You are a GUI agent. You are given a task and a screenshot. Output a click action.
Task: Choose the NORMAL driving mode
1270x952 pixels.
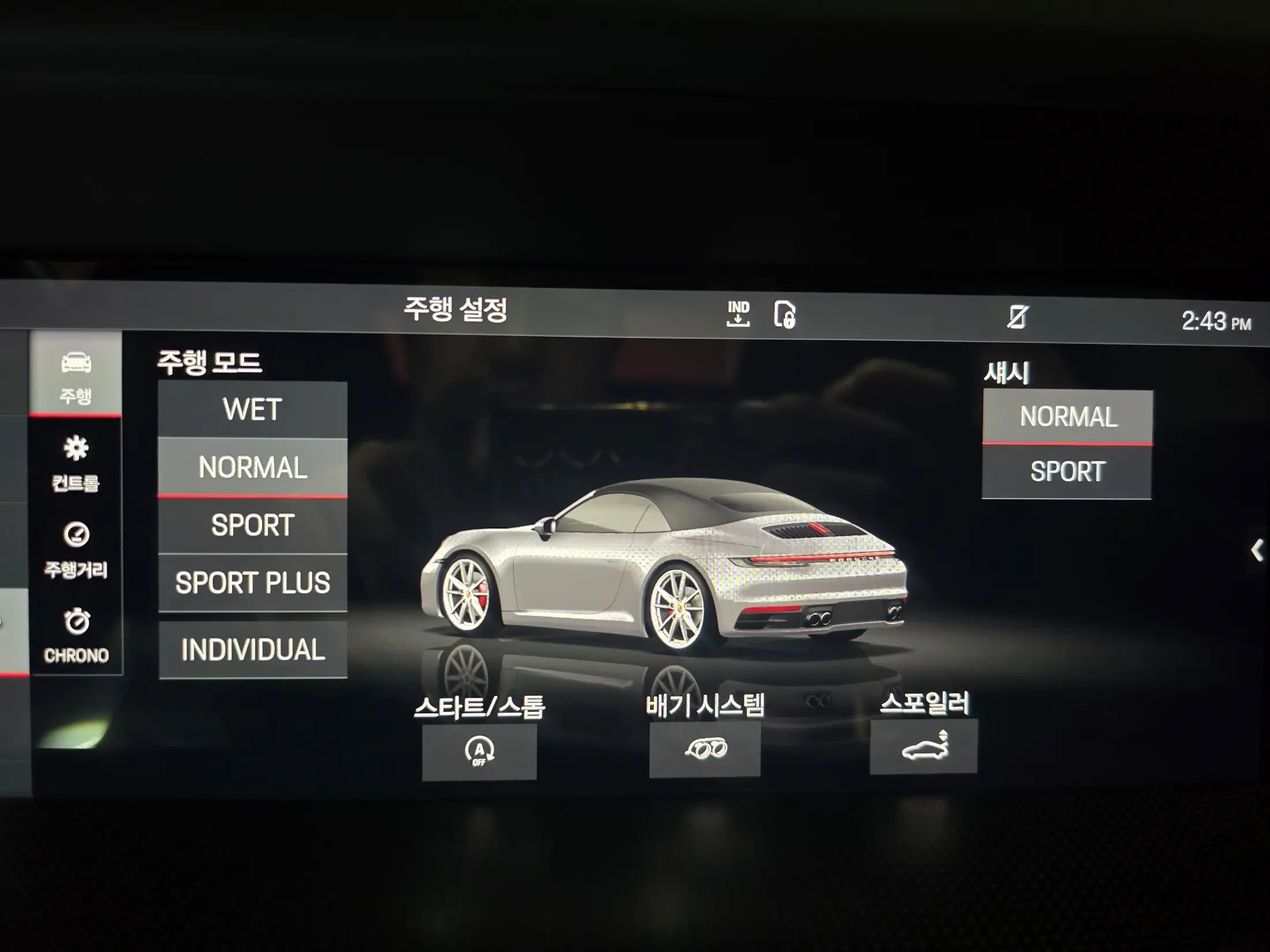[252, 467]
